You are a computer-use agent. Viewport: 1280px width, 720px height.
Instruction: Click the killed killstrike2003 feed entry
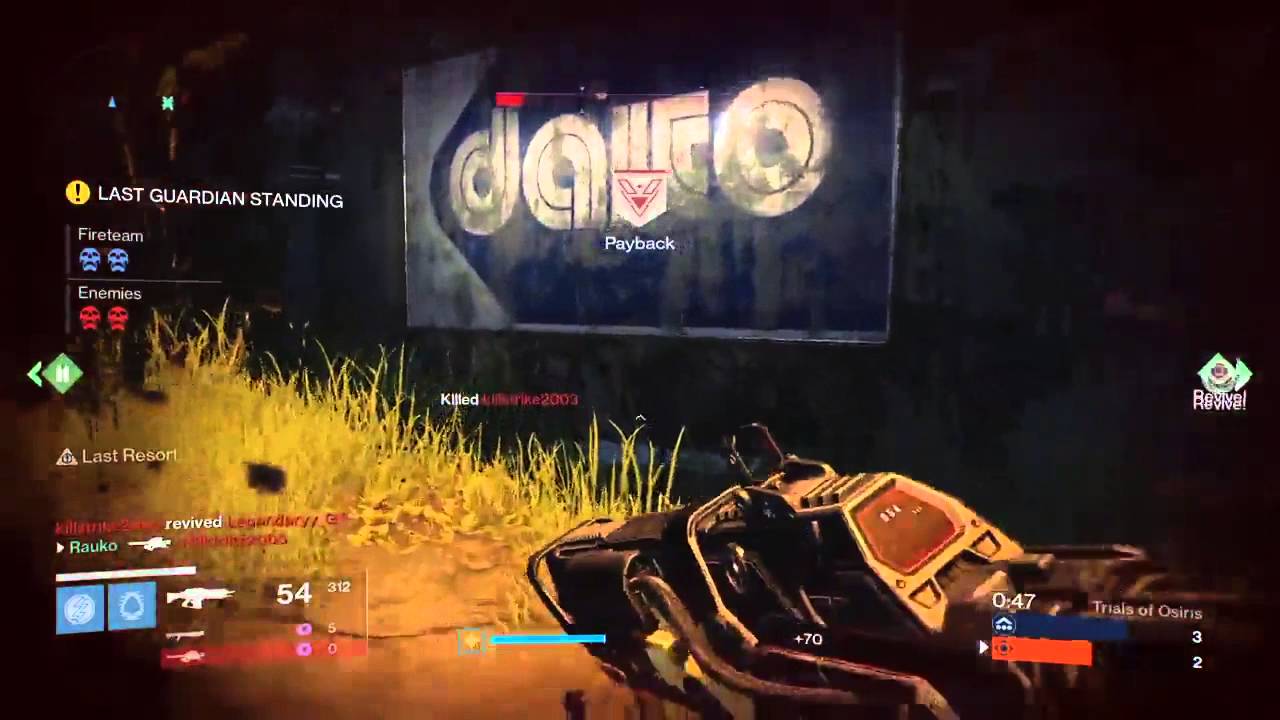click(510, 398)
